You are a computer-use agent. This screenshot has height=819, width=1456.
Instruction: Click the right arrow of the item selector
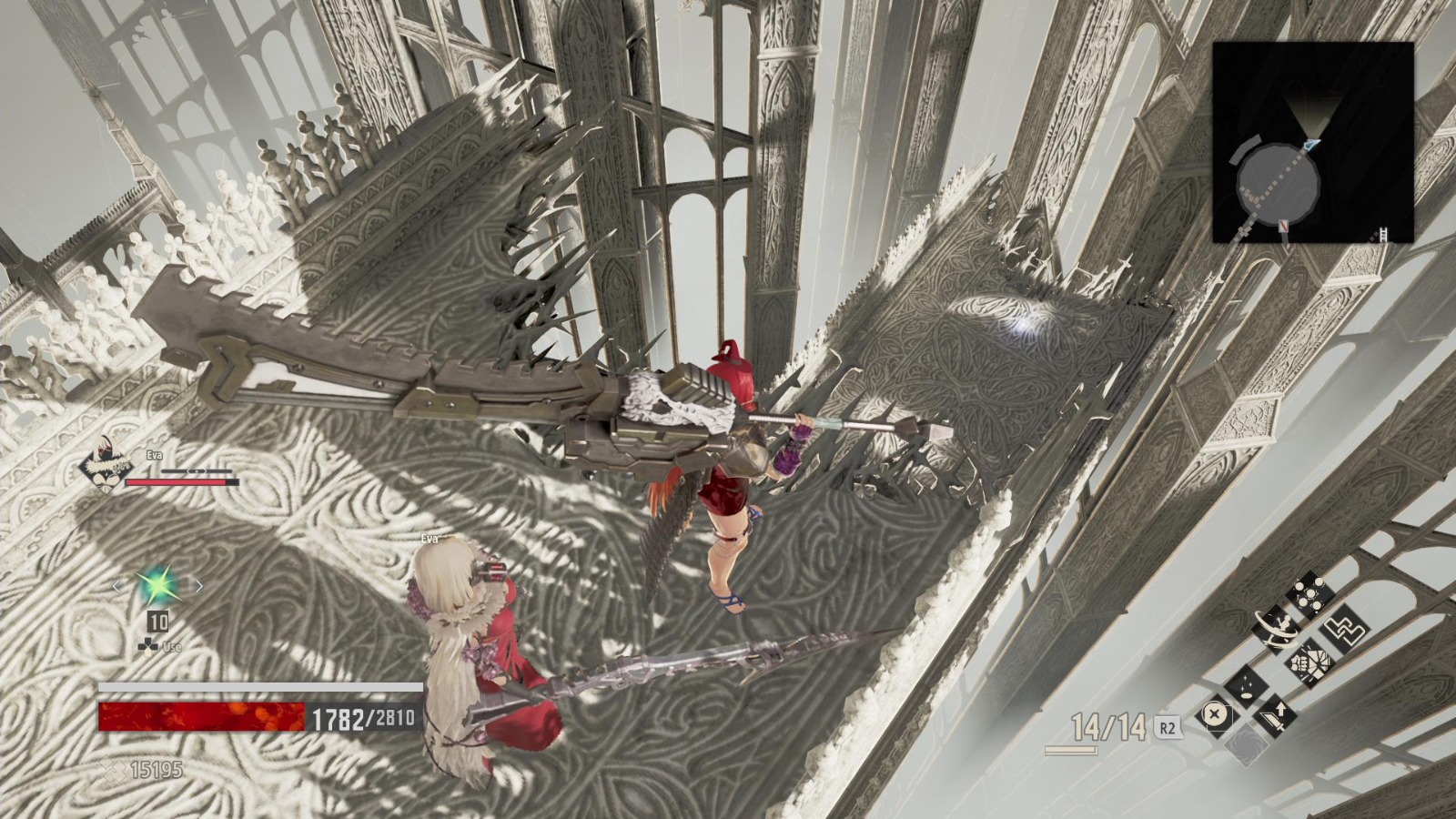[199, 585]
